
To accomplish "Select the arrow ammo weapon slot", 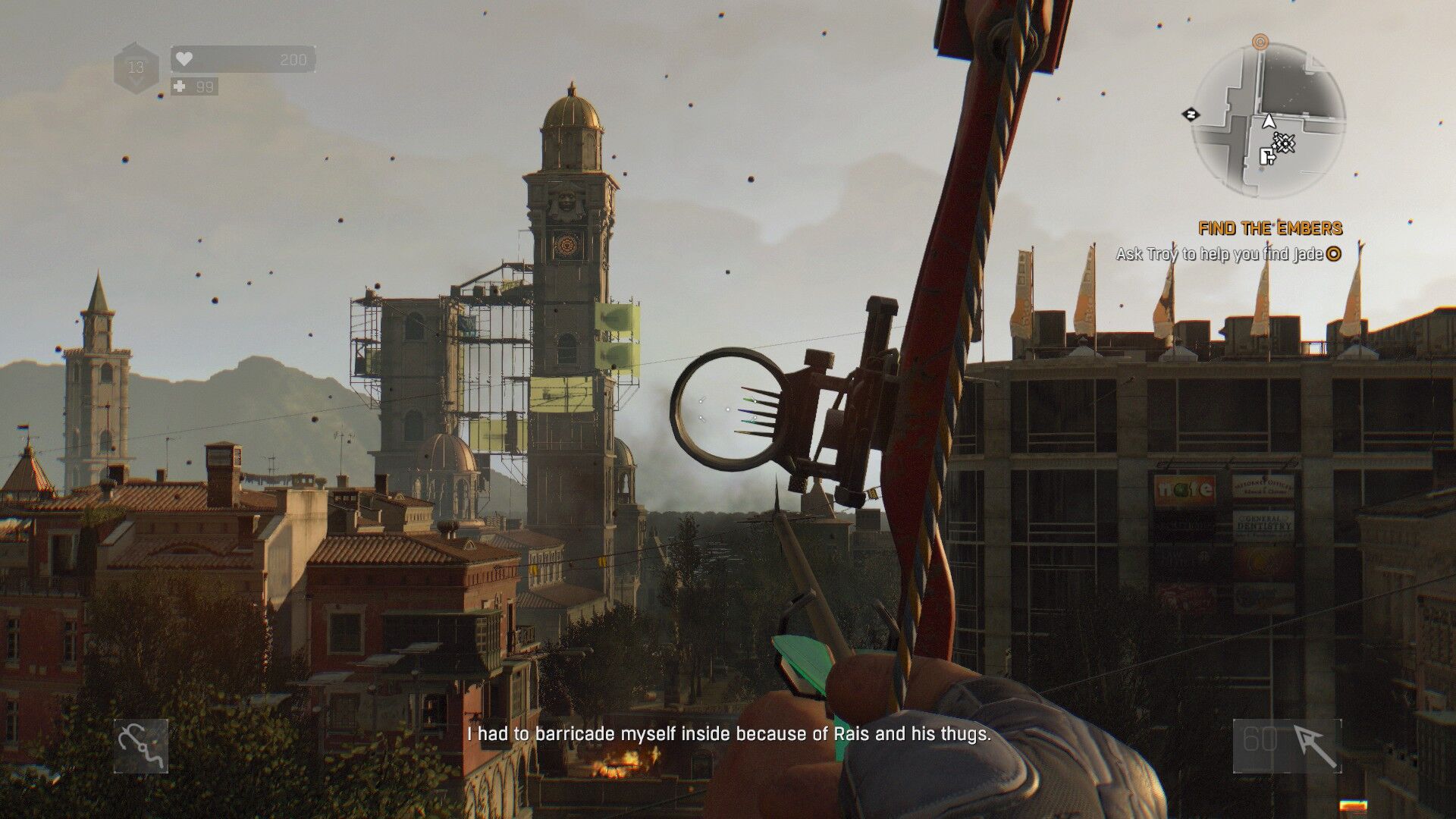I will (x=1287, y=746).
